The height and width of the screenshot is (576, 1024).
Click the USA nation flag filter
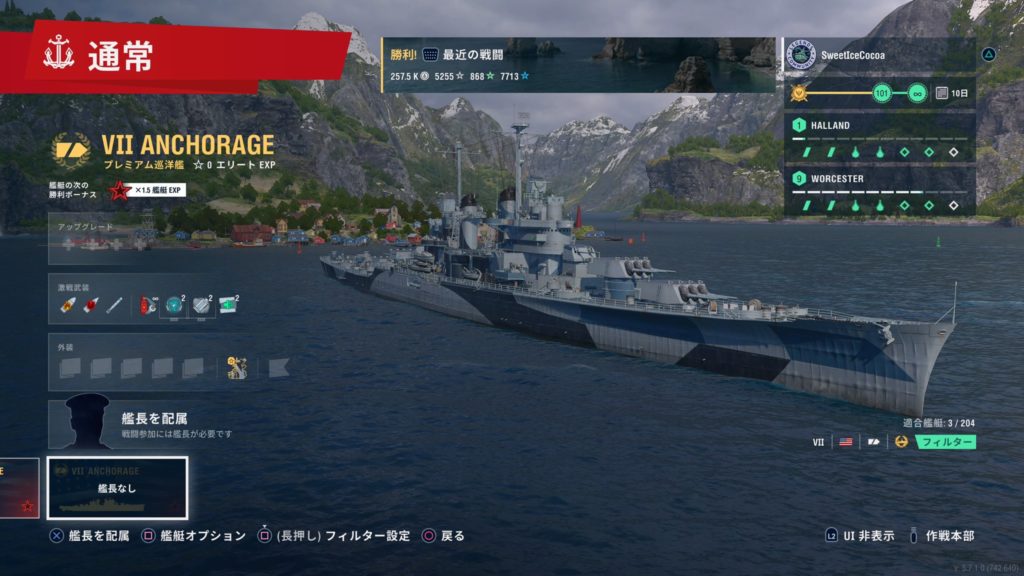coord(845,441)
